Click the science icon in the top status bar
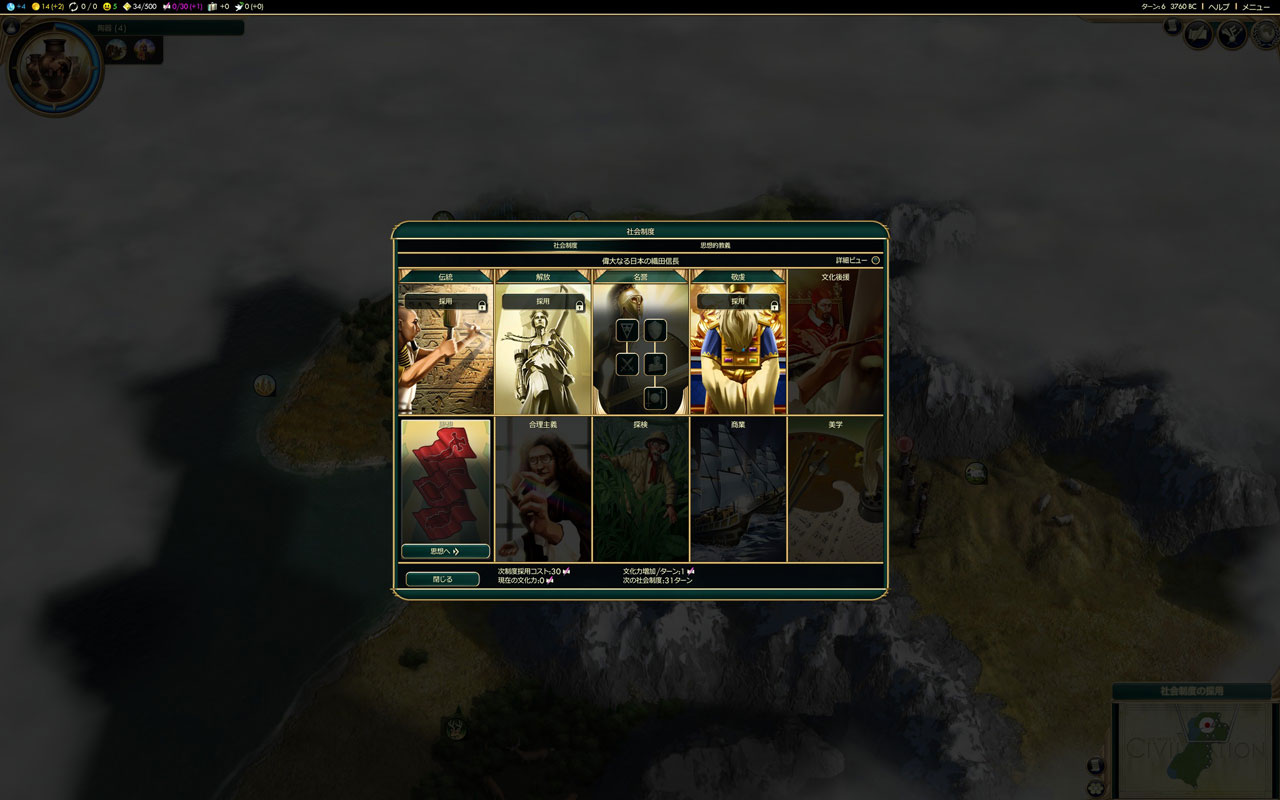This screenshot has height=800, width=1280. click(x=10, y=6)
